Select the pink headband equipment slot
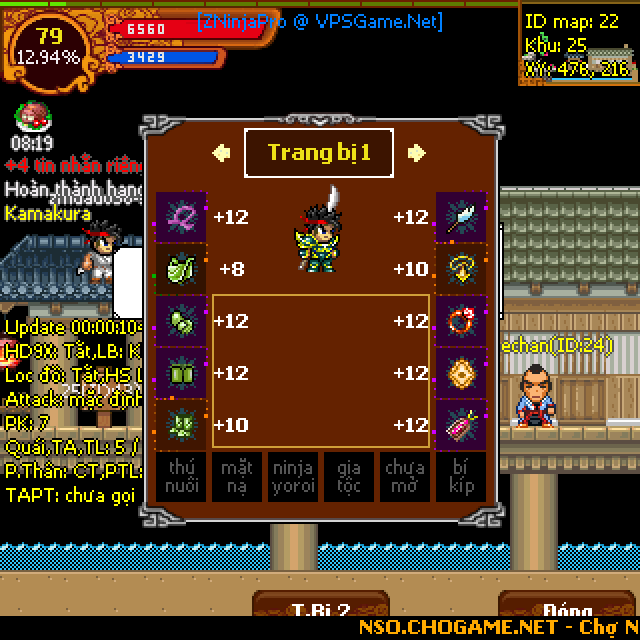This screenshot has height=640, width=640. tap(181, 217)
